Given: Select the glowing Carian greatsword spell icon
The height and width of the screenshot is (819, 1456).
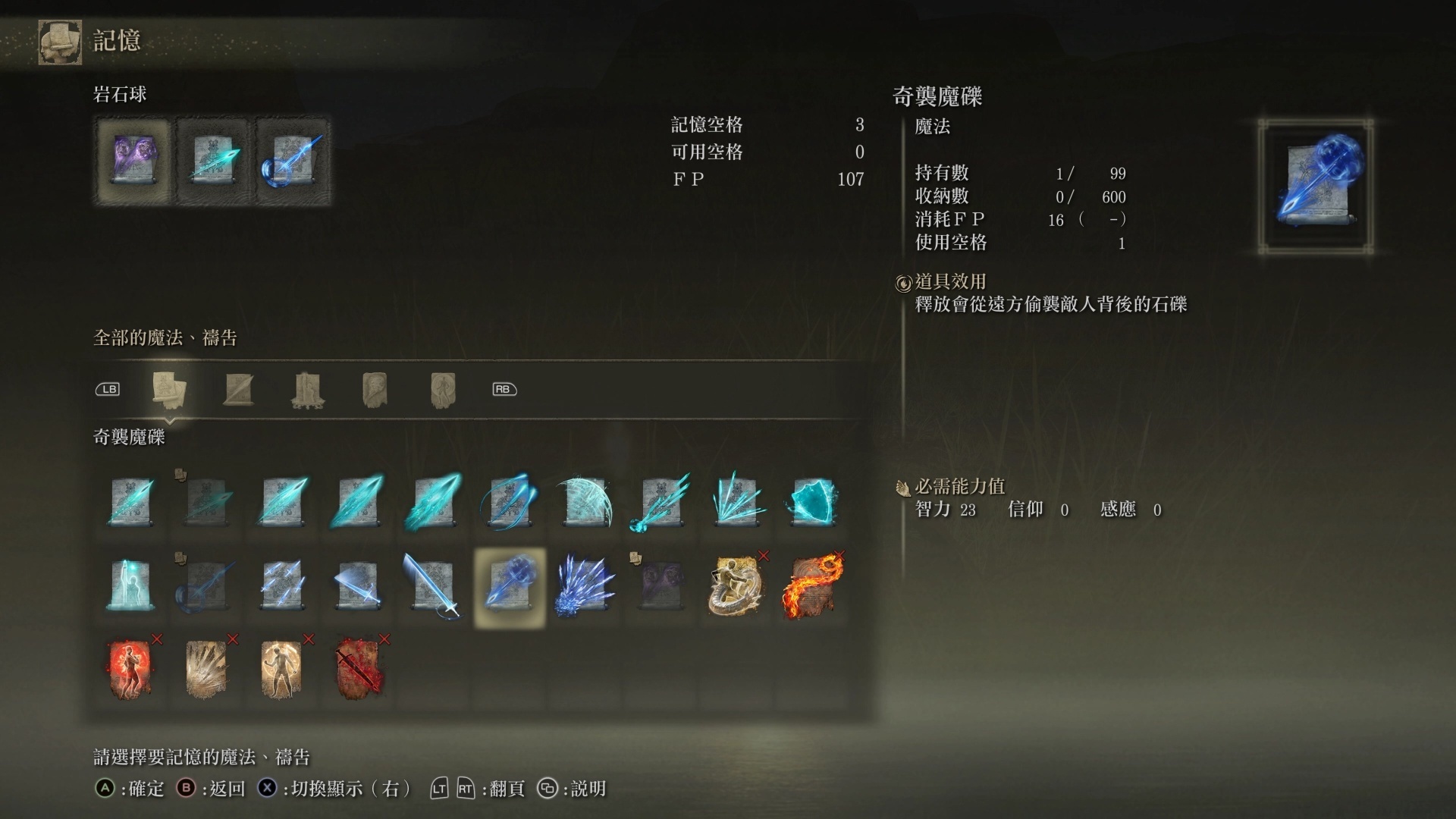Looking at the screenshot, I should pos(433,584).
